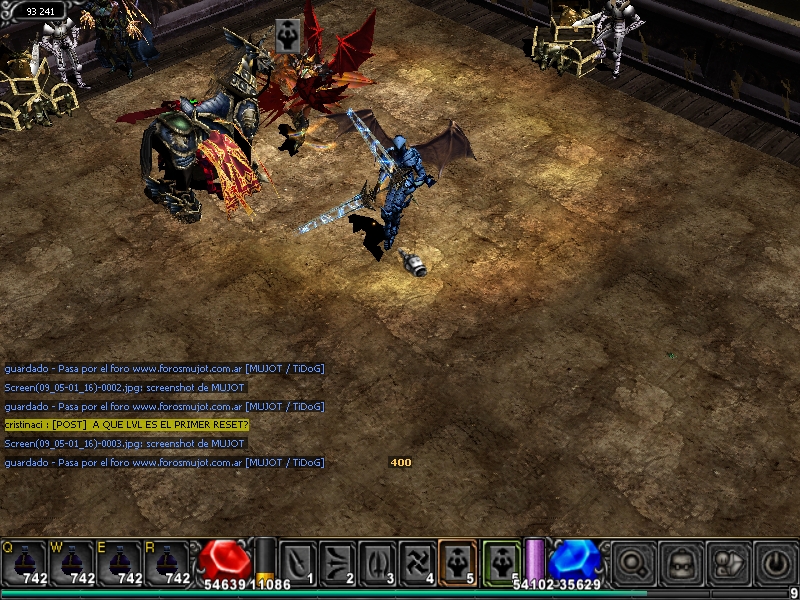Click cristinaci's yellow POST chat message

(x=126, y=425)
